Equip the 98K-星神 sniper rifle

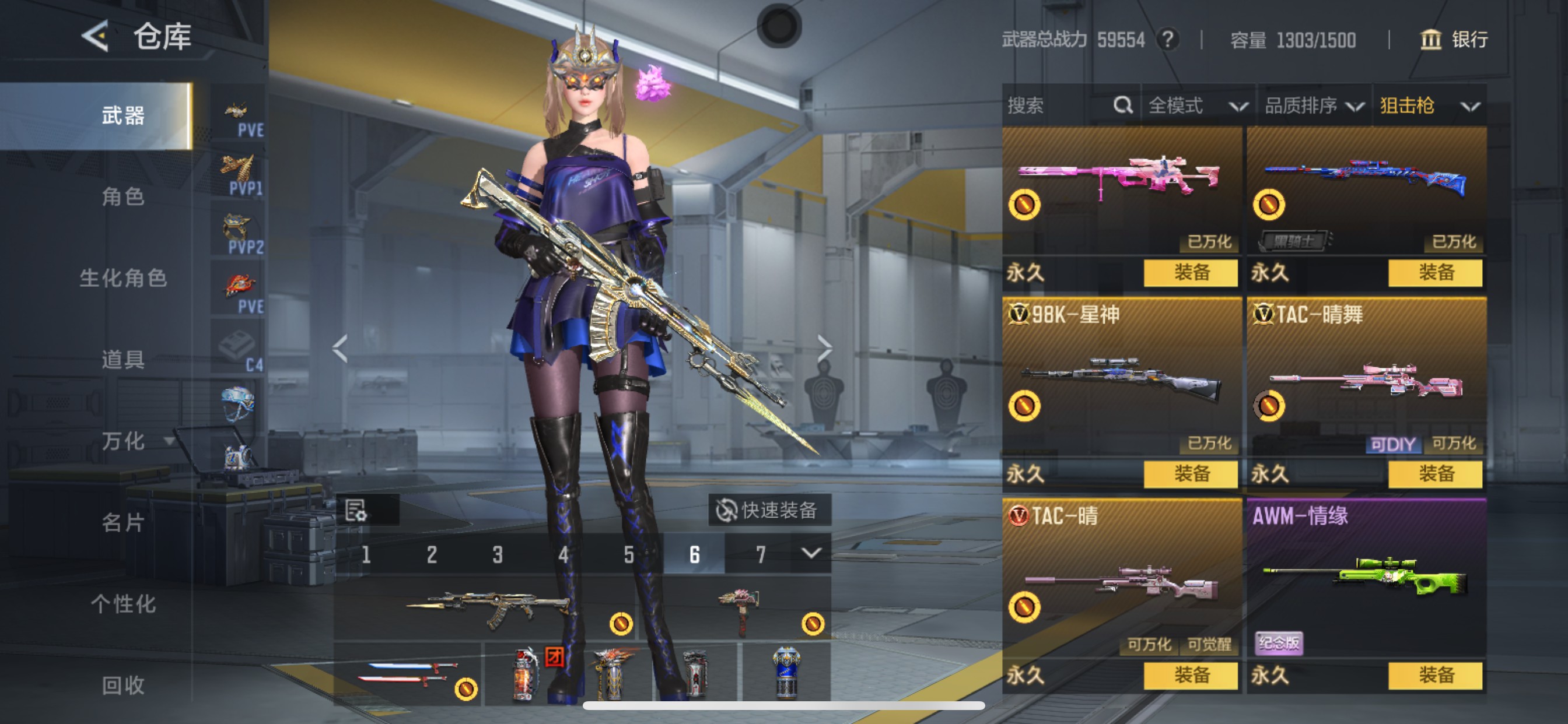pos(1190,474)
